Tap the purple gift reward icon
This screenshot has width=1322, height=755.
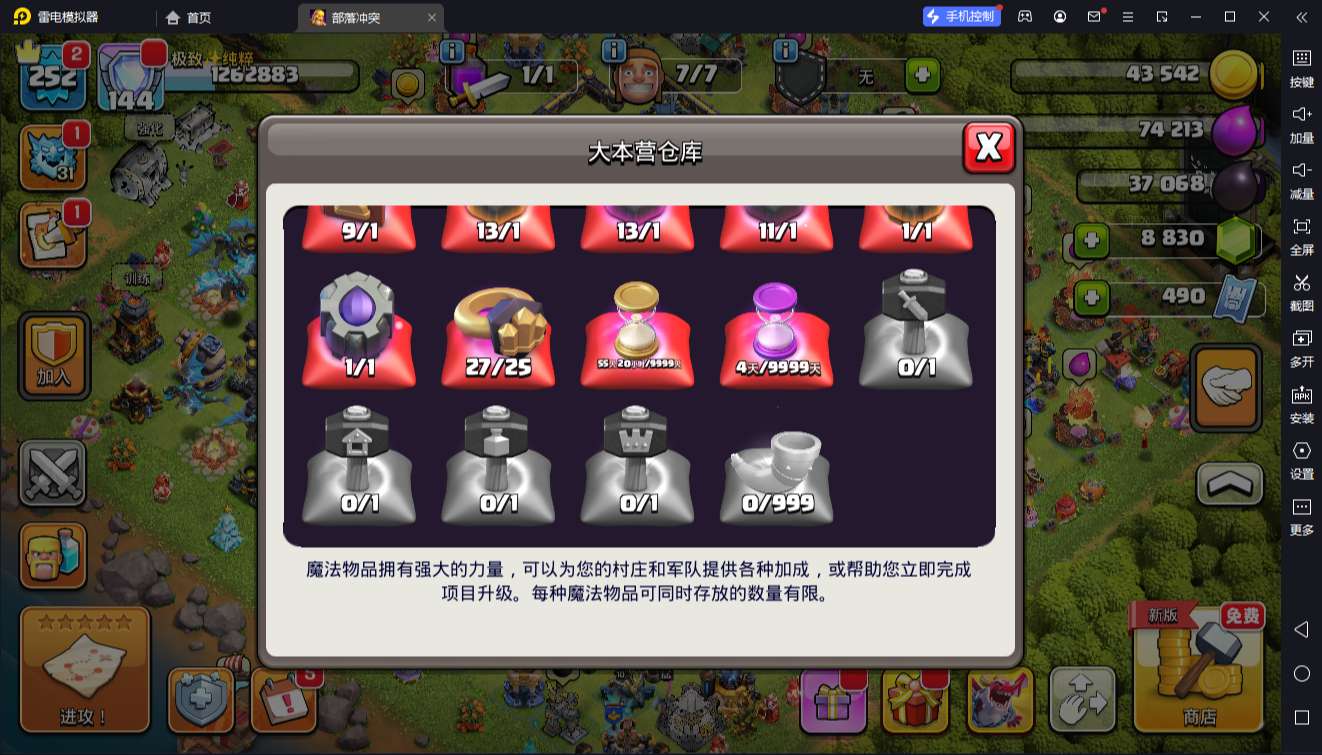coord(835,700)
